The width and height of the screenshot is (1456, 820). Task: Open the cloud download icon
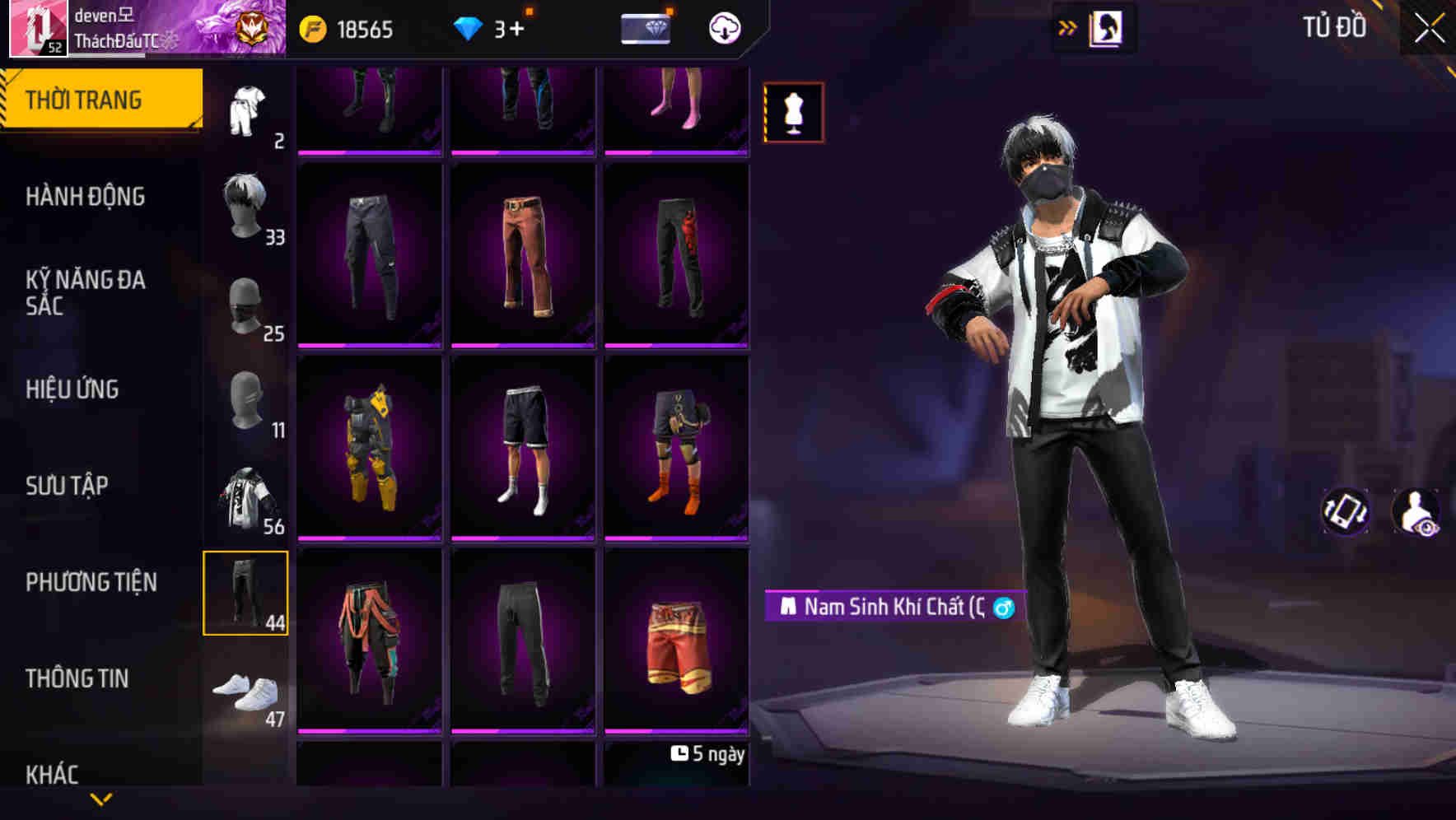pyautogui.click(x=723, y=29)
